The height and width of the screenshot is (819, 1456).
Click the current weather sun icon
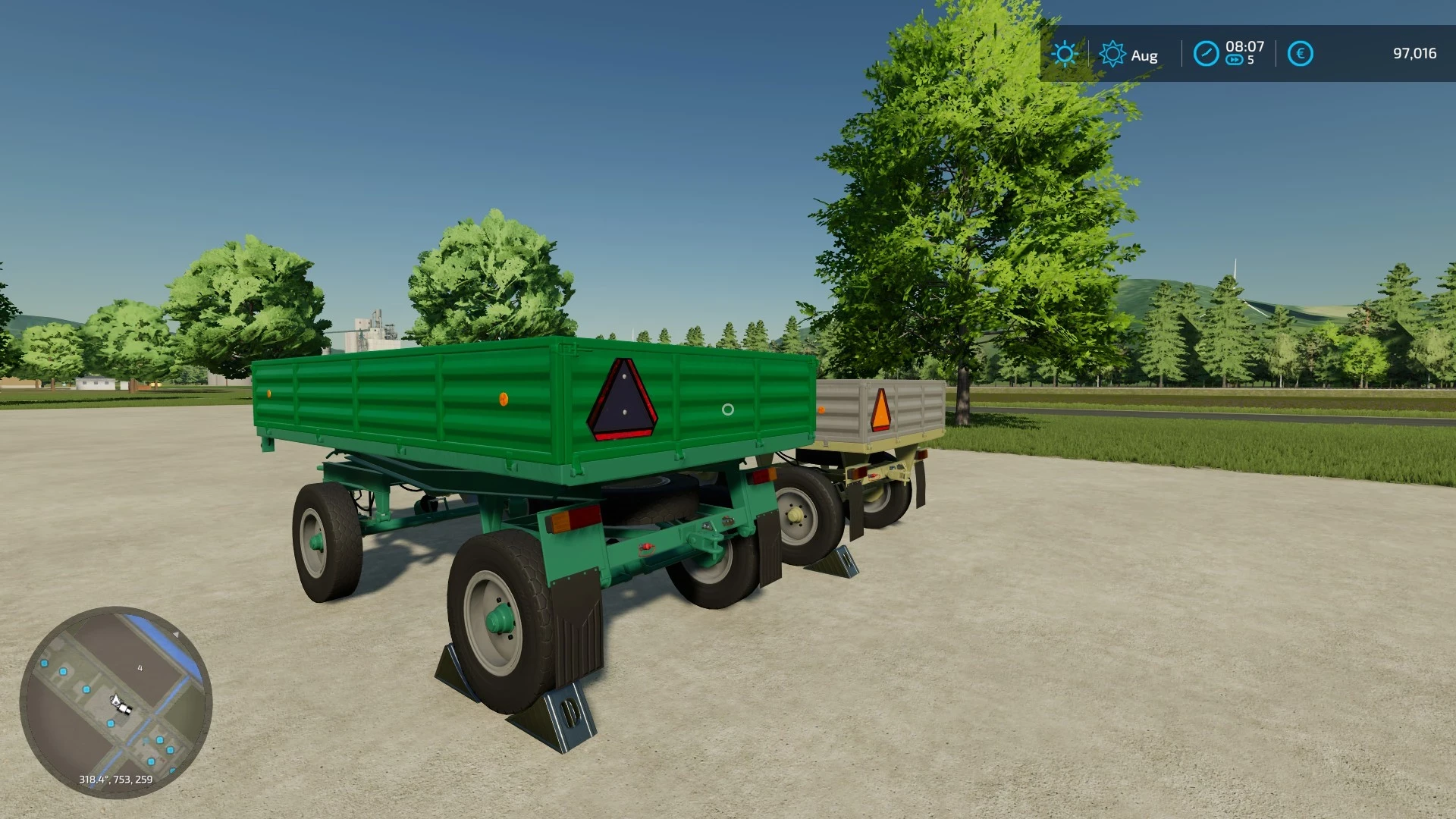click(x=1065, y=53)
